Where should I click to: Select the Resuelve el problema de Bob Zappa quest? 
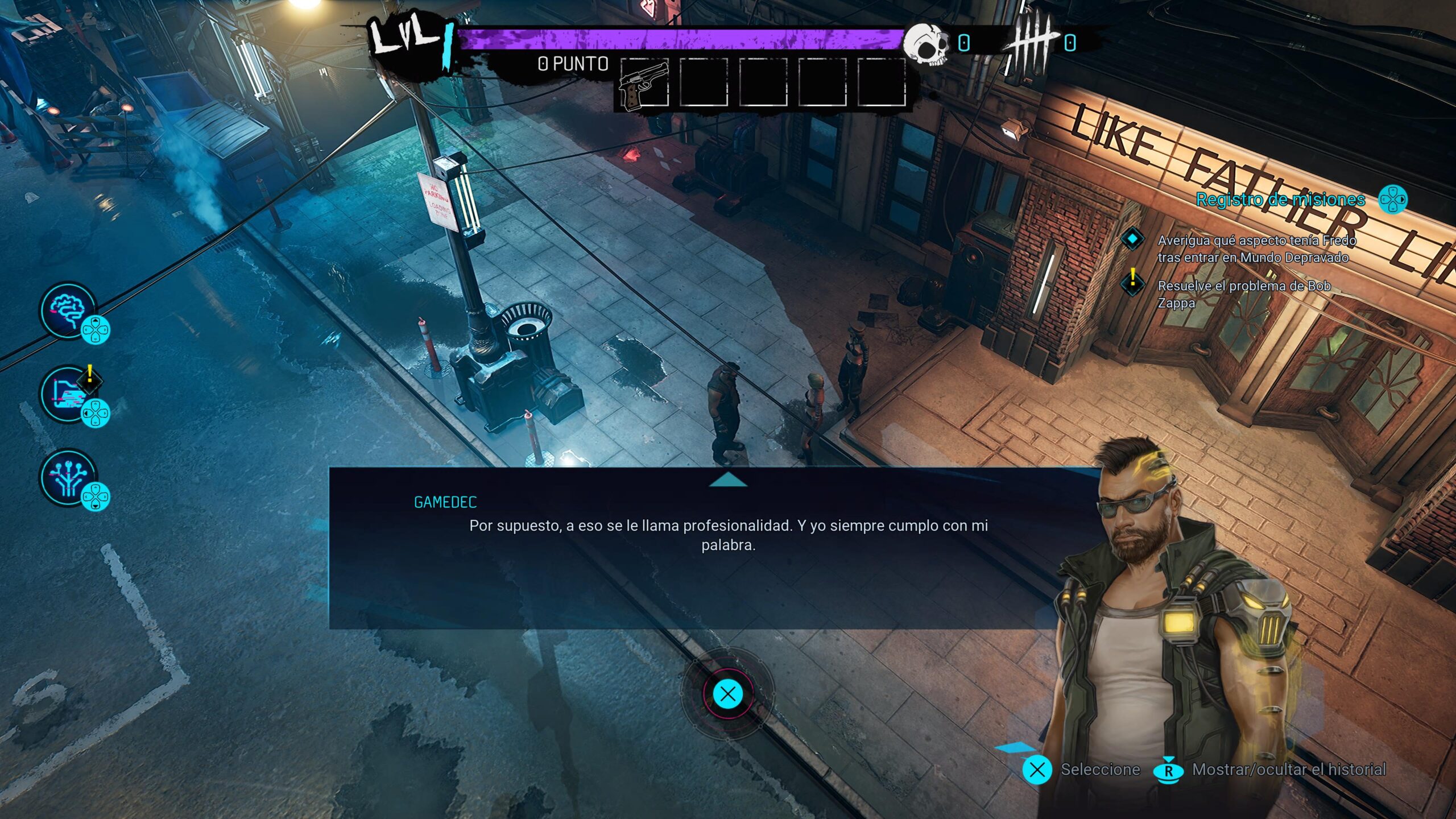click(x=1243, y=294)
